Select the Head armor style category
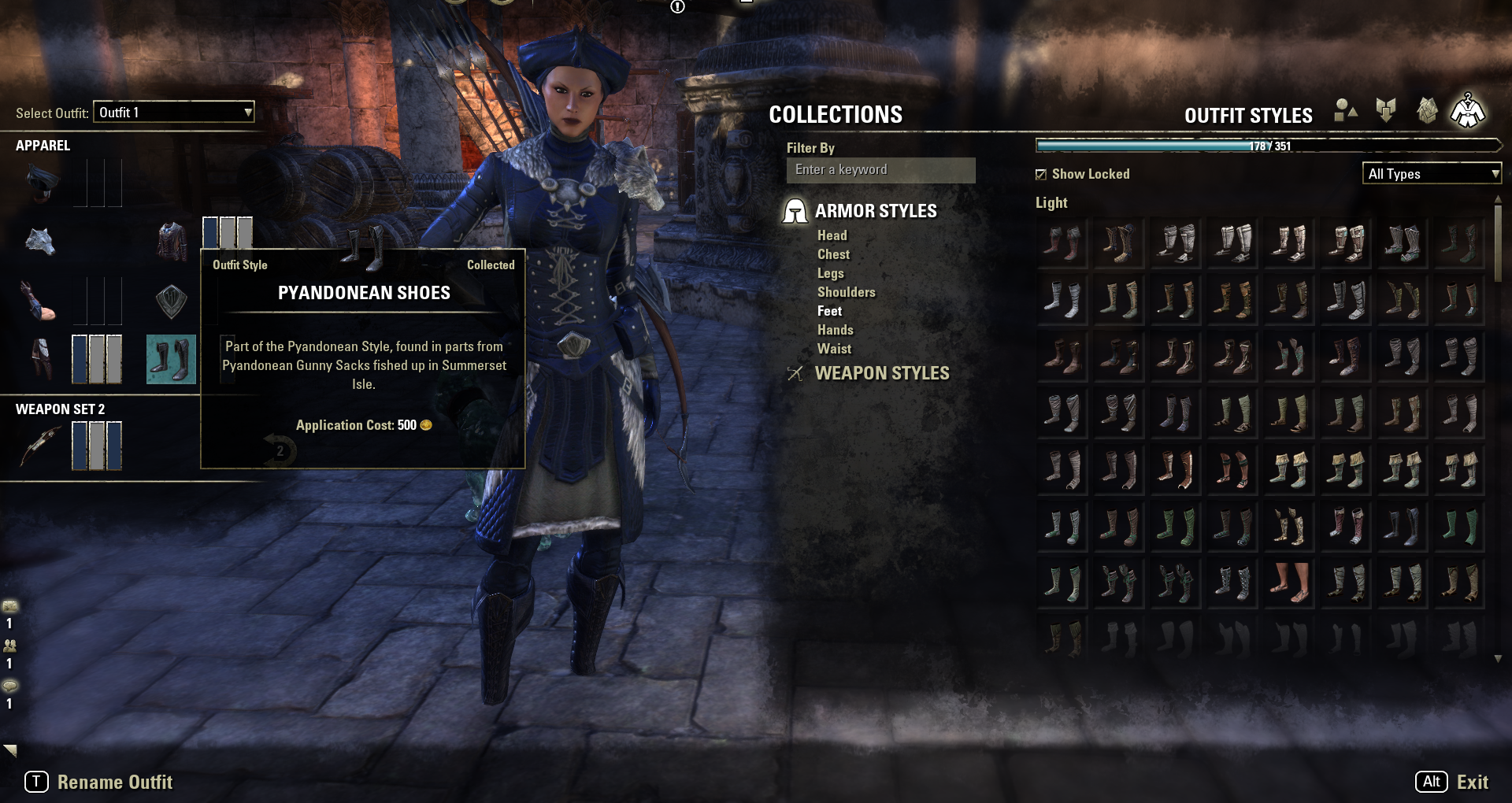 [x=832, y=235]
